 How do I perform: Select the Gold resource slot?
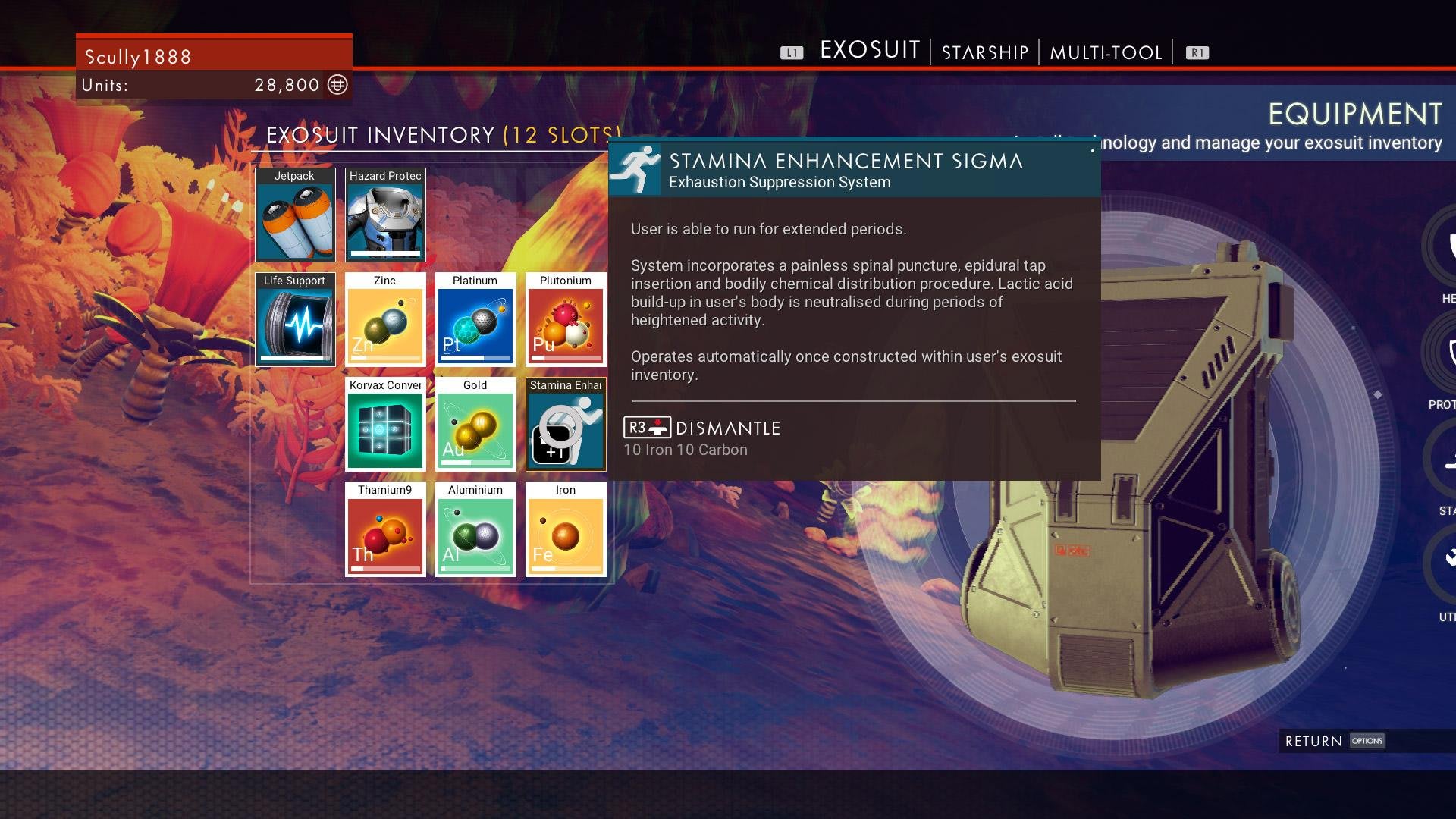[x=475, y=425]
